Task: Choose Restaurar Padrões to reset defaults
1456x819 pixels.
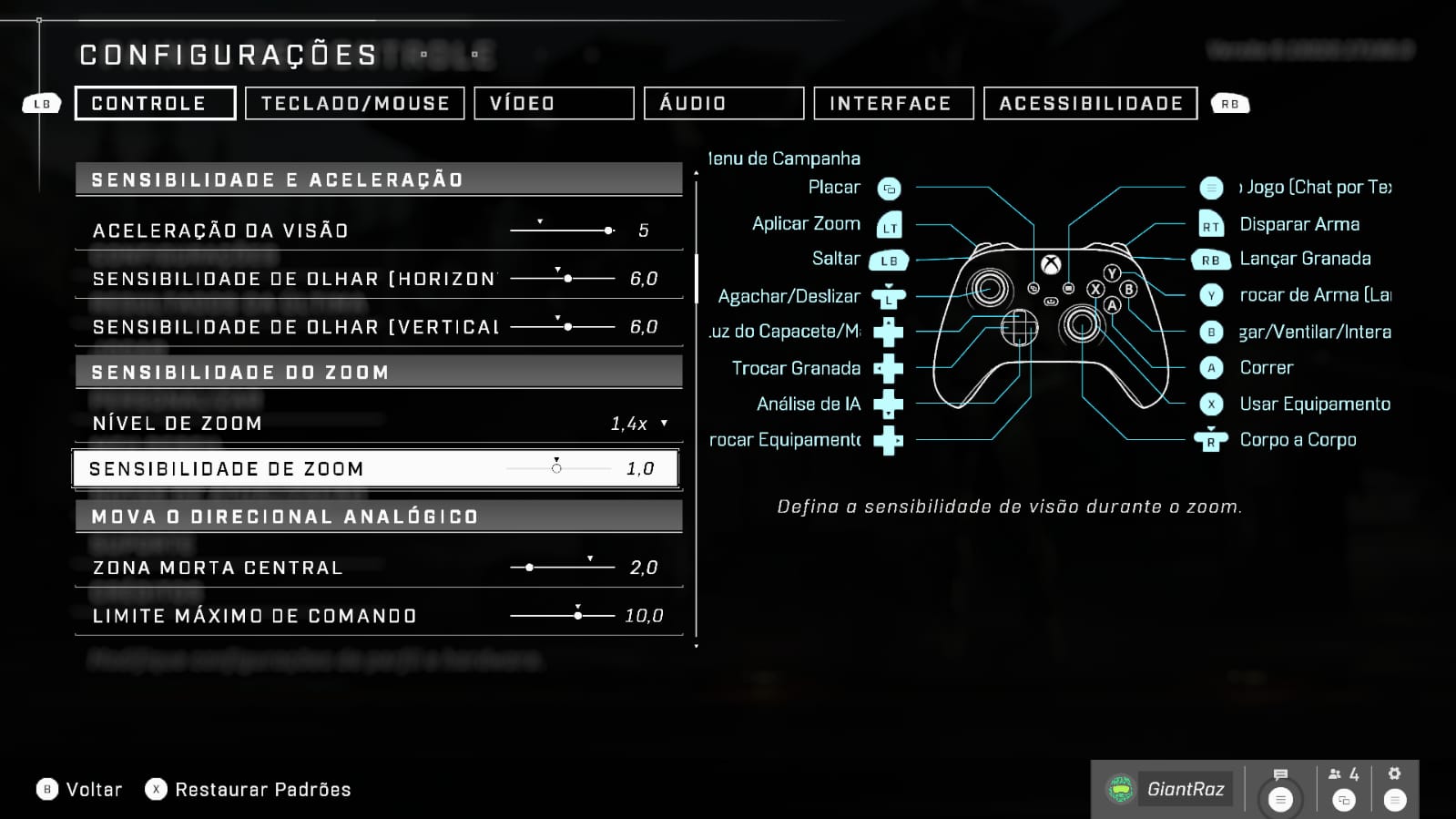Action: coord(249,790)
